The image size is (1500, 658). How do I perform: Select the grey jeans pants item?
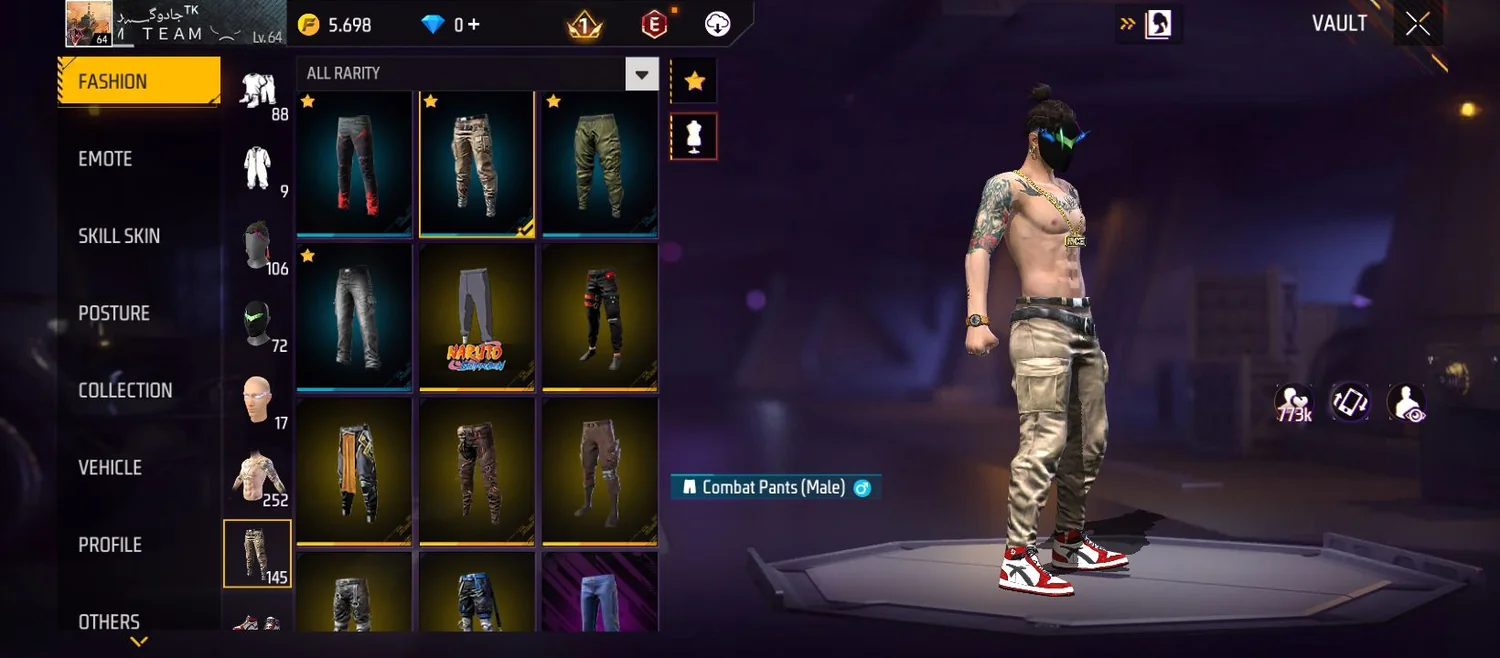pyautogui.click(x=355, y=317)
